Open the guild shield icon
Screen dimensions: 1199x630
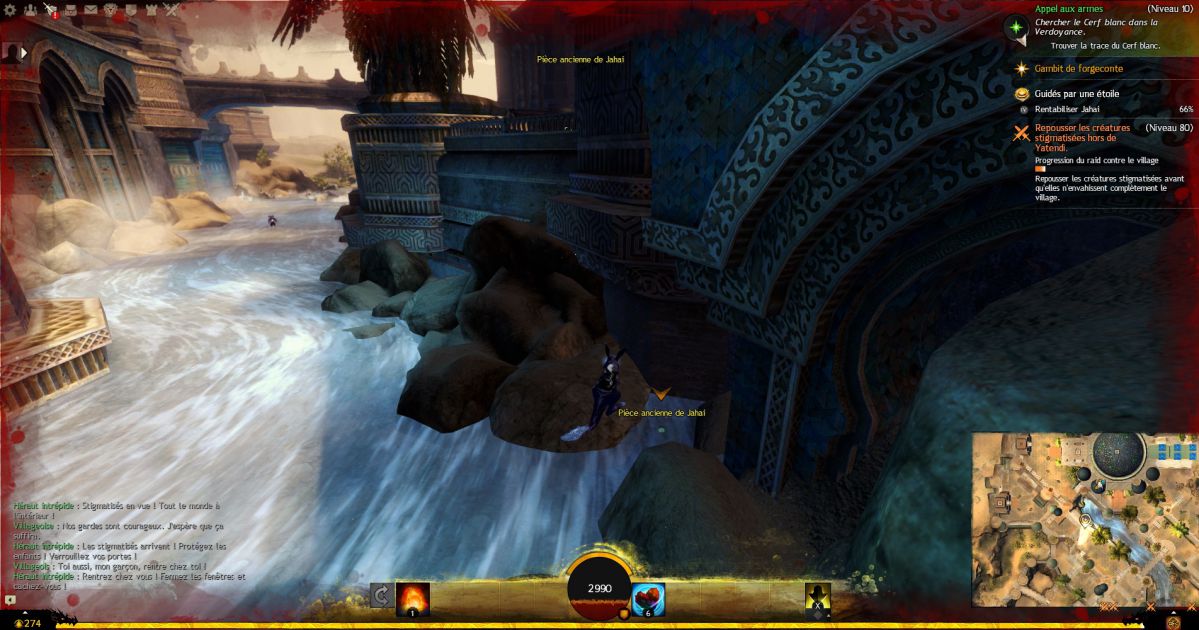tap(130, 9)
